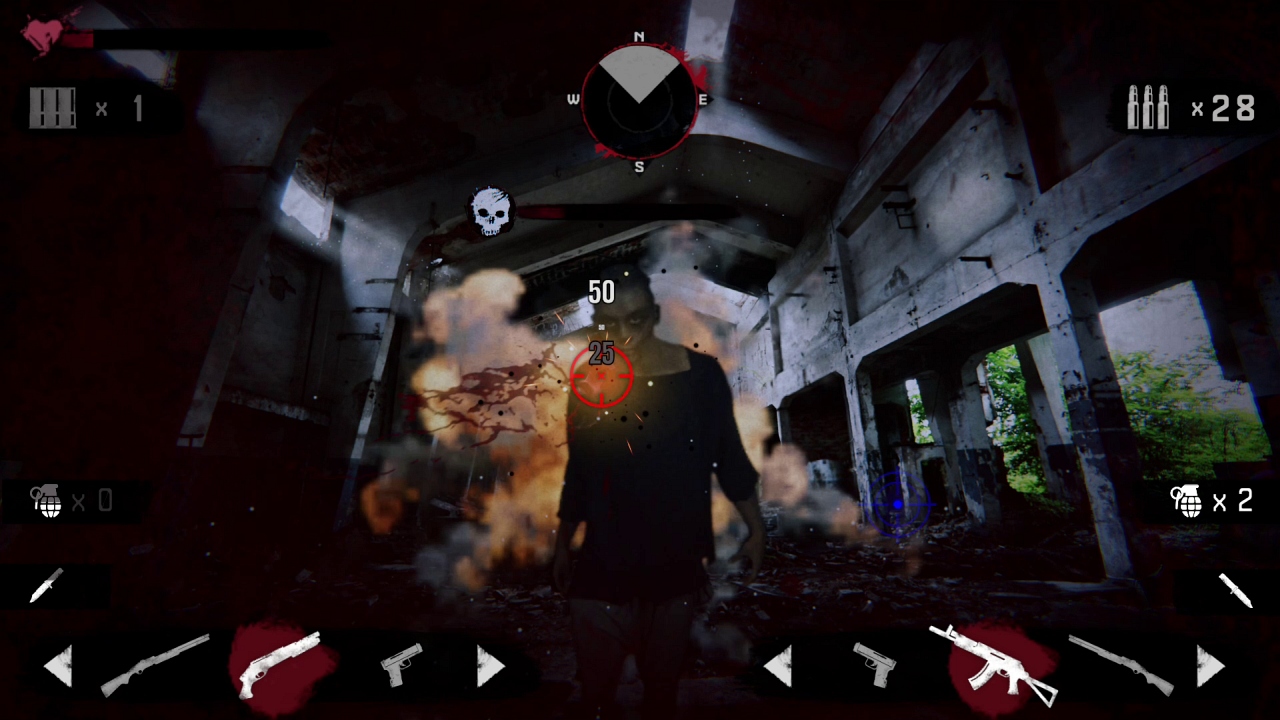Viewport: 1280px width, 720px height.
Task: Cycle next weapon with right arrow on left selector
Action: pos(489,663)
